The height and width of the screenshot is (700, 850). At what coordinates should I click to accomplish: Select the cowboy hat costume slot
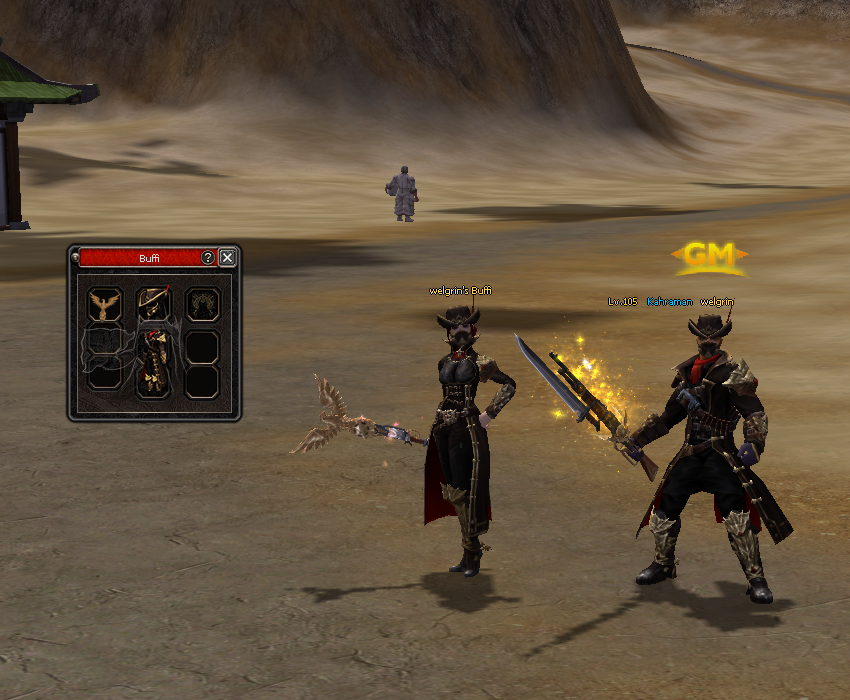(154, 303)
